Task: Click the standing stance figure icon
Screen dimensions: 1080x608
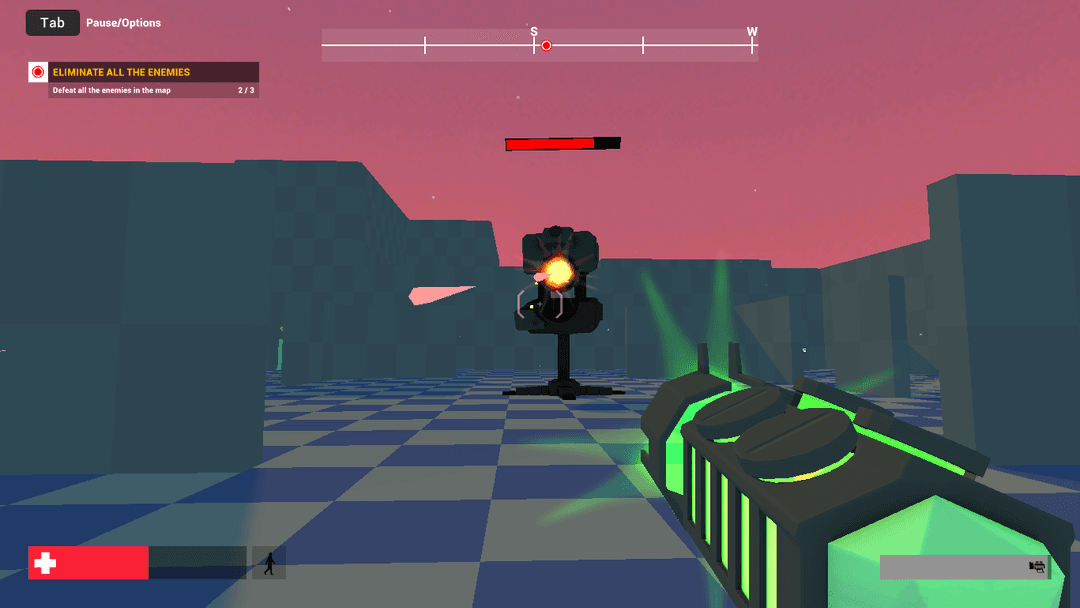Action: (x=268, y=563)
